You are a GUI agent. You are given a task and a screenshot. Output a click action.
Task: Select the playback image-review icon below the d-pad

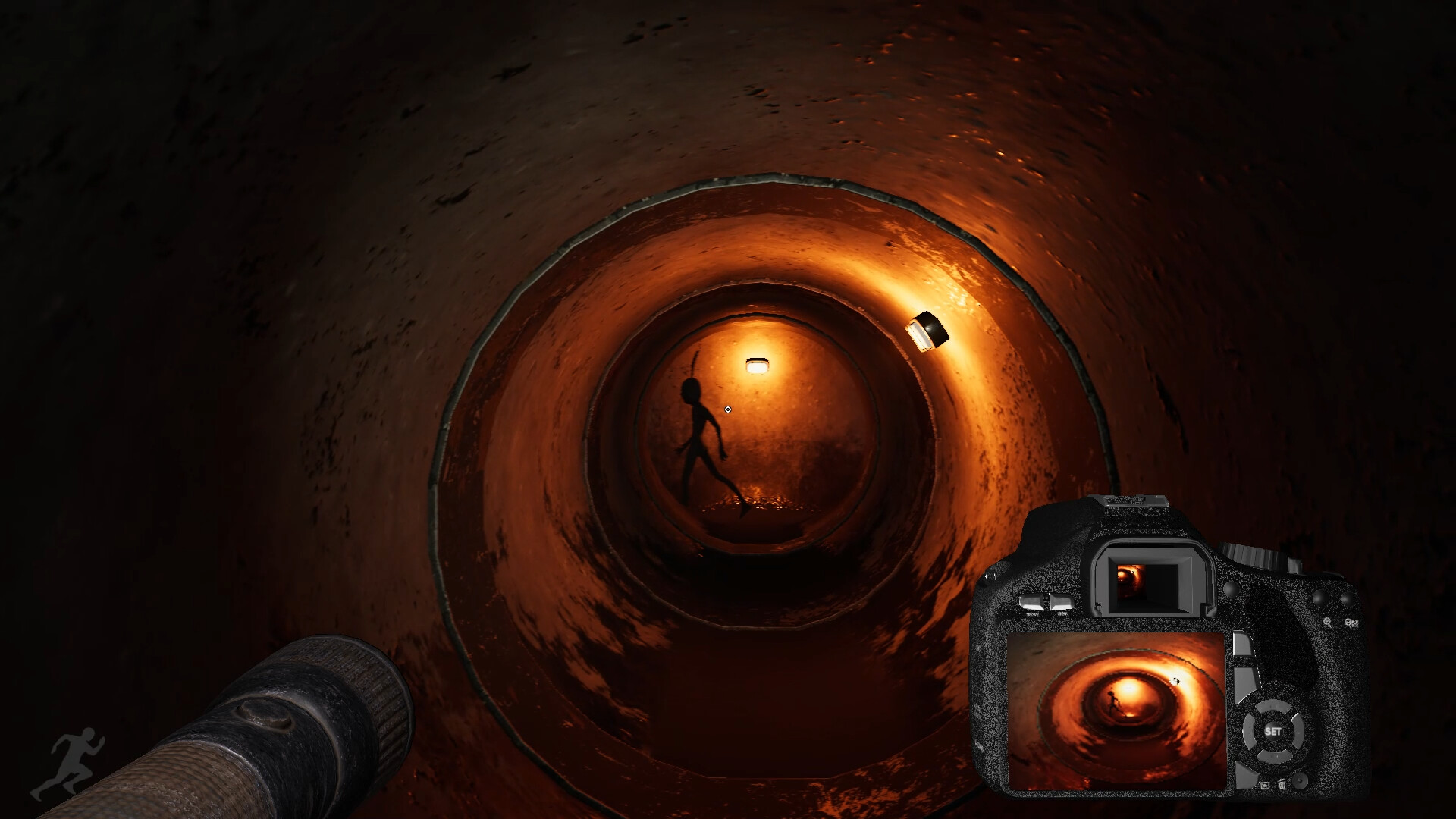[1265, 786]
